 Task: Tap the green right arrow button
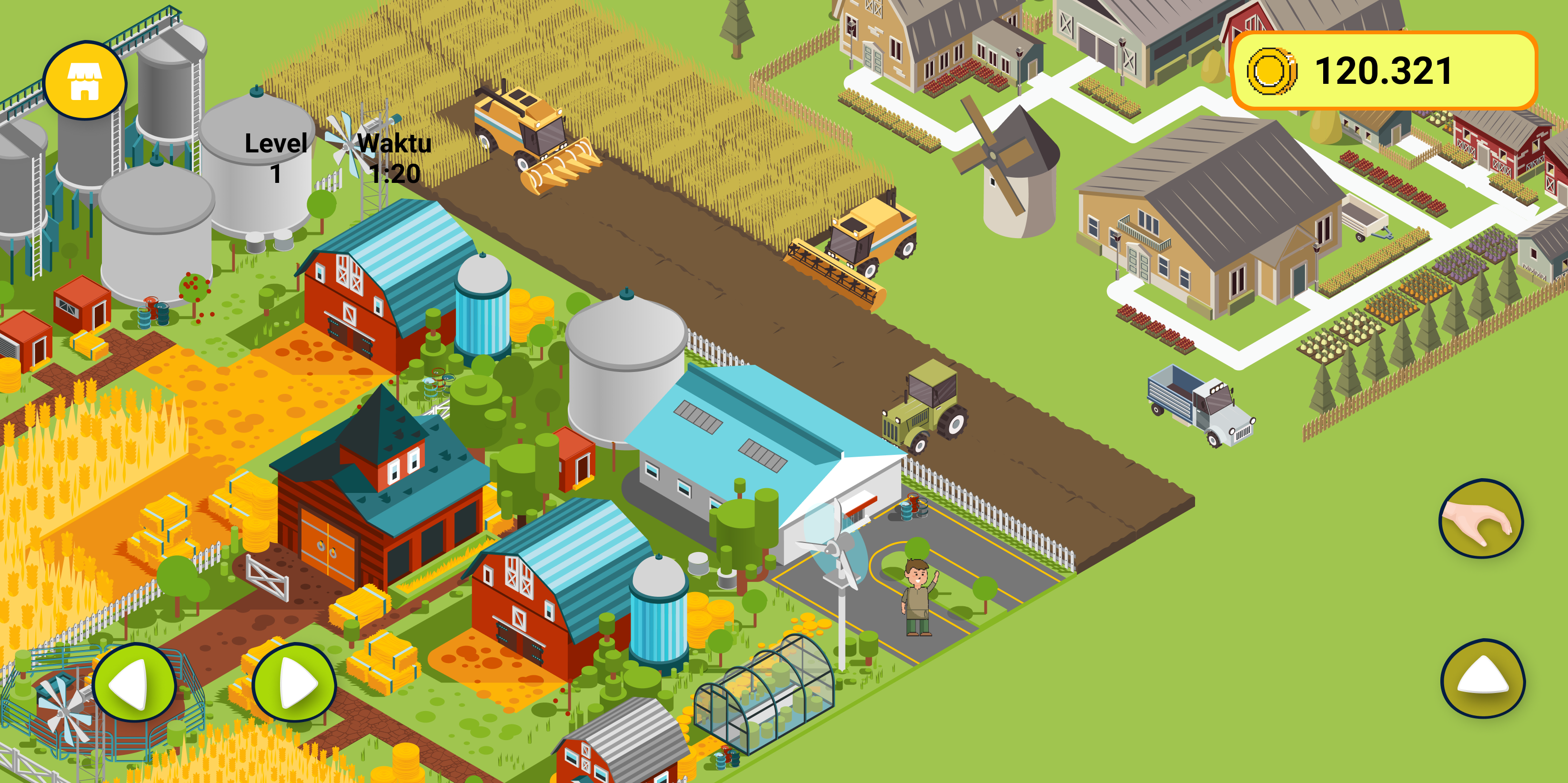point(294,683)
